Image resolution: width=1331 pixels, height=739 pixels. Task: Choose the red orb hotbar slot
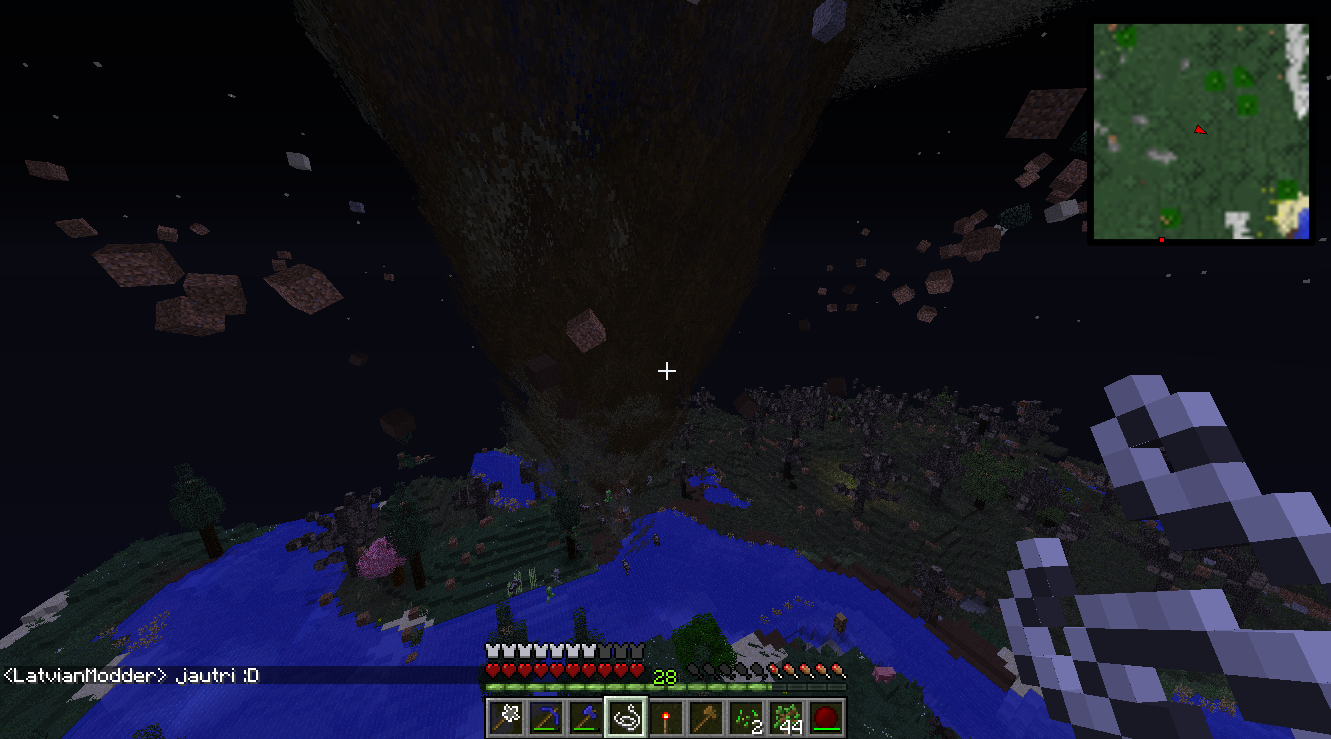click(826, 717)
